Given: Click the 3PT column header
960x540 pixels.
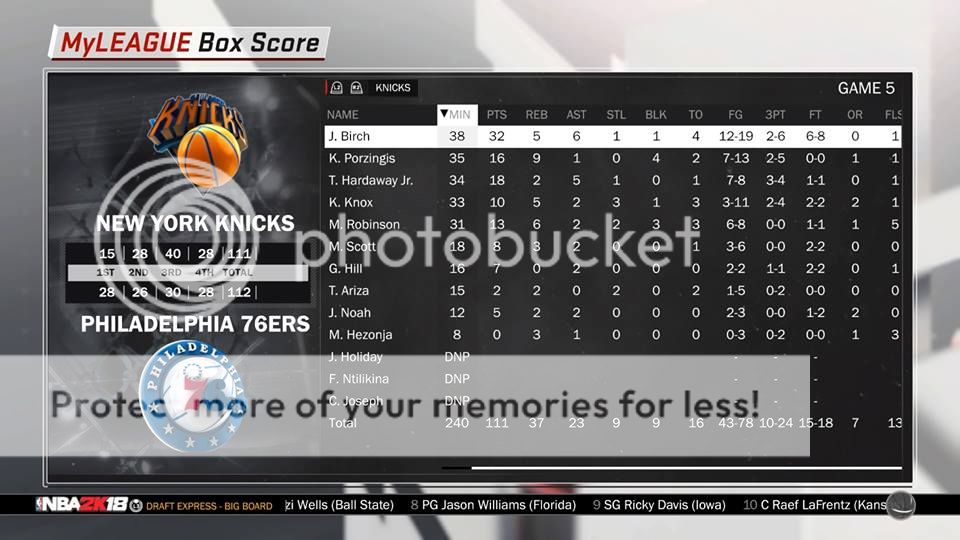Looking at the screenshot, I should 775,115.
